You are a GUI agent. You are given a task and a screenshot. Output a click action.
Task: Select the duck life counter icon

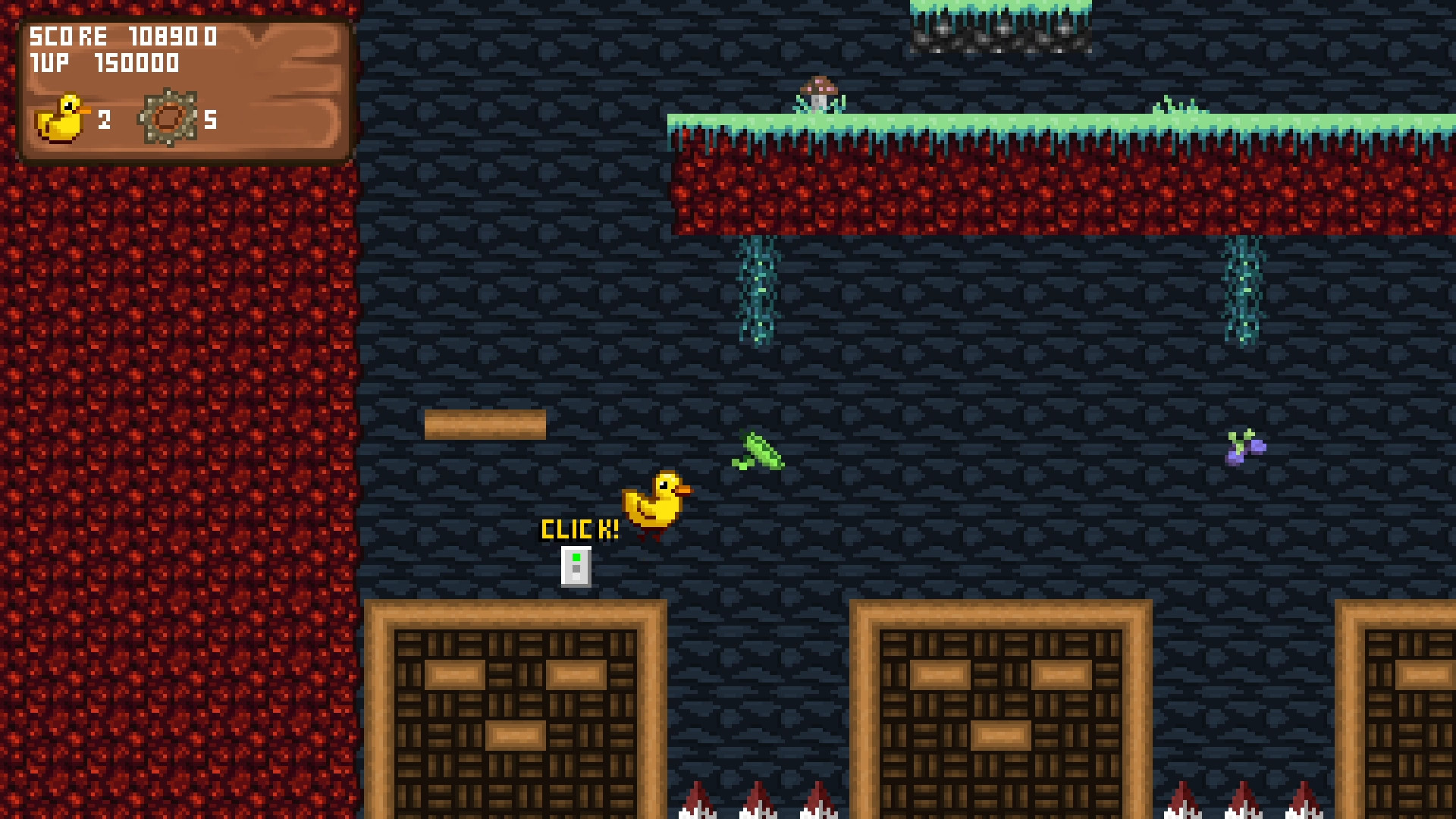click(64, 118)
